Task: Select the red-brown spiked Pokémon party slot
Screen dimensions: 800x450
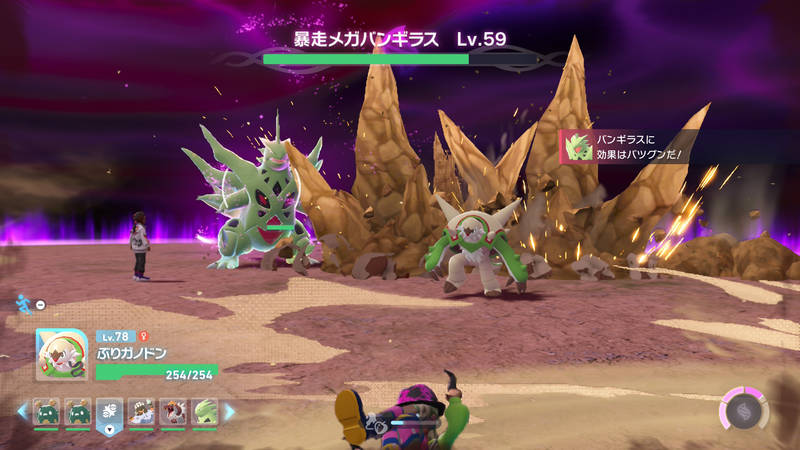Action: click(174, 411)
